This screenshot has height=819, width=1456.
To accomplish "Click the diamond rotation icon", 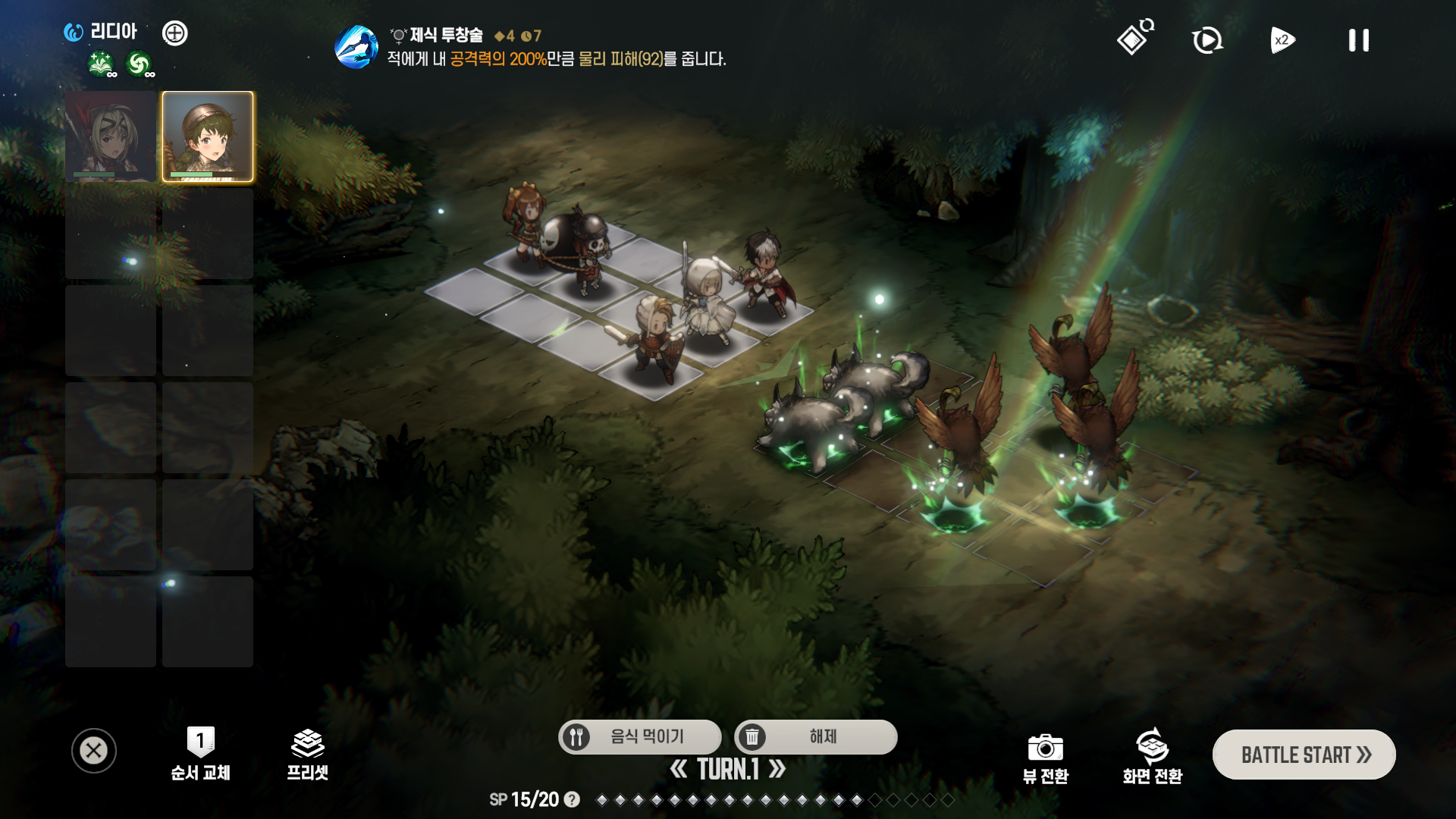I will coord(1134,38).
